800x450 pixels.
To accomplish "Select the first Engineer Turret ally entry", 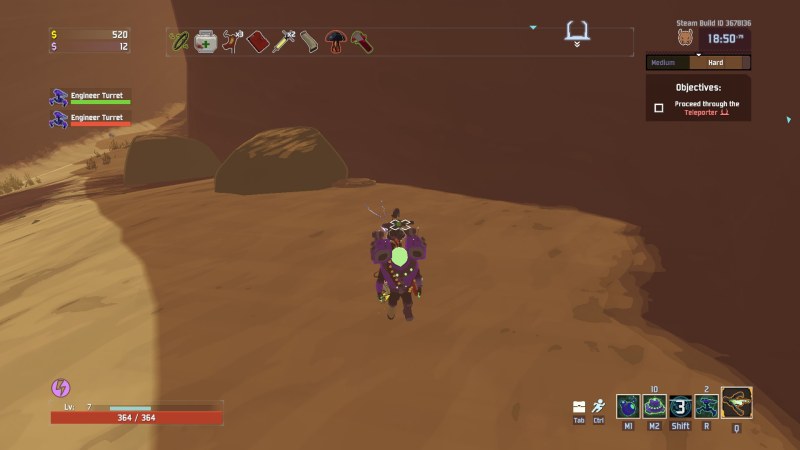I will [90, 97].
